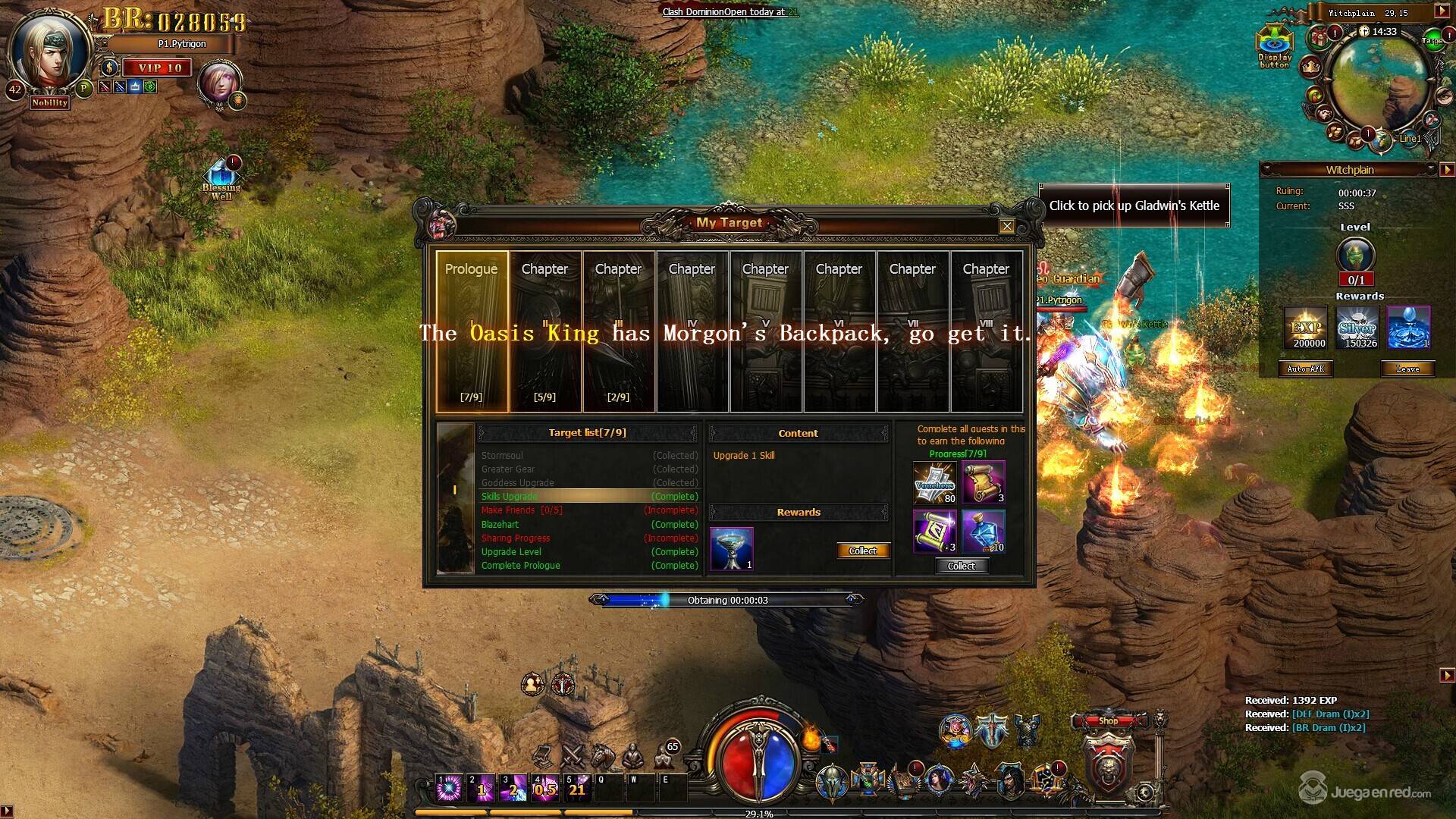
Task: Open the Nobility label under portrait
Action: click(50, 103)
